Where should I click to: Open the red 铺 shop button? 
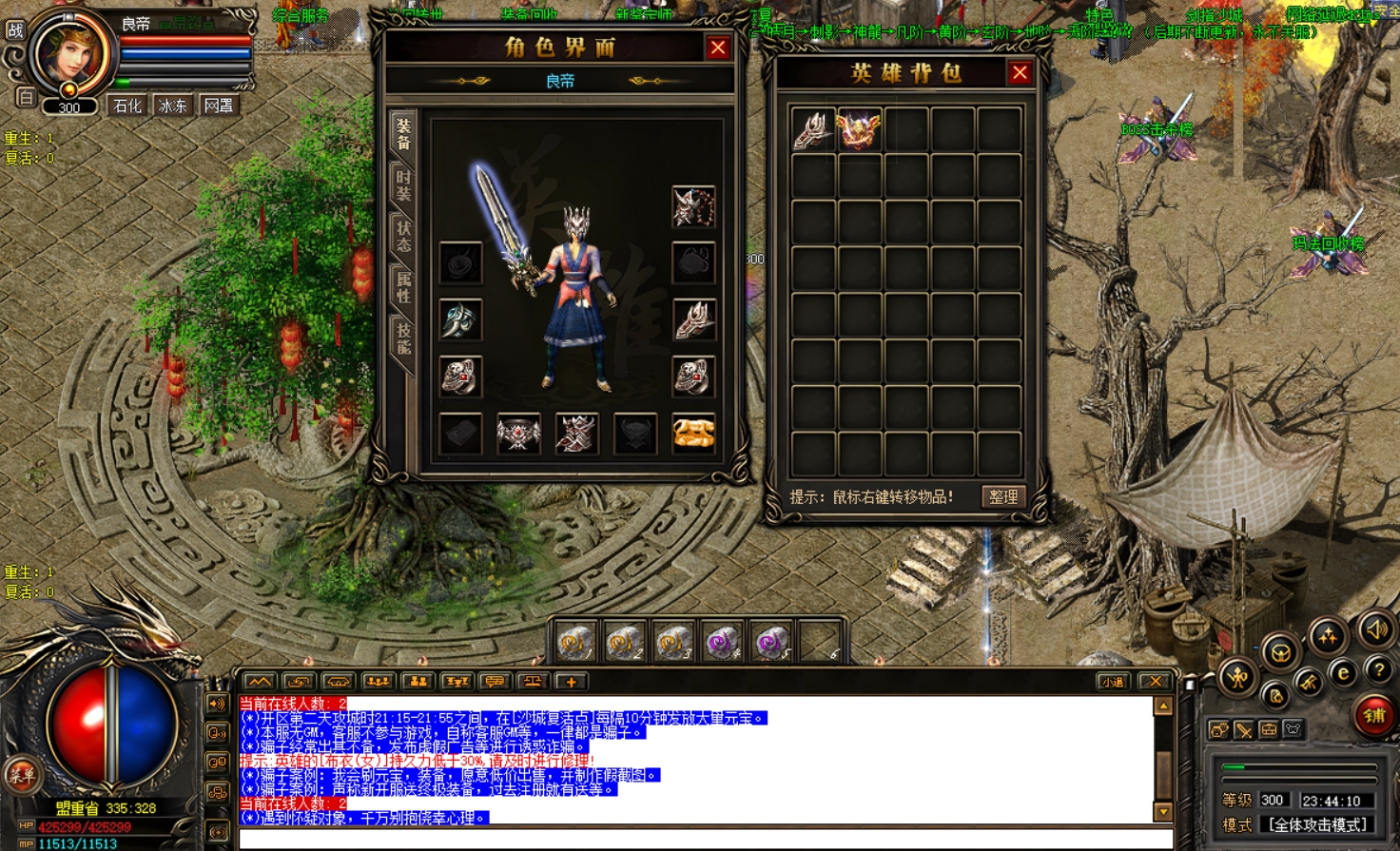(1373, 716)
